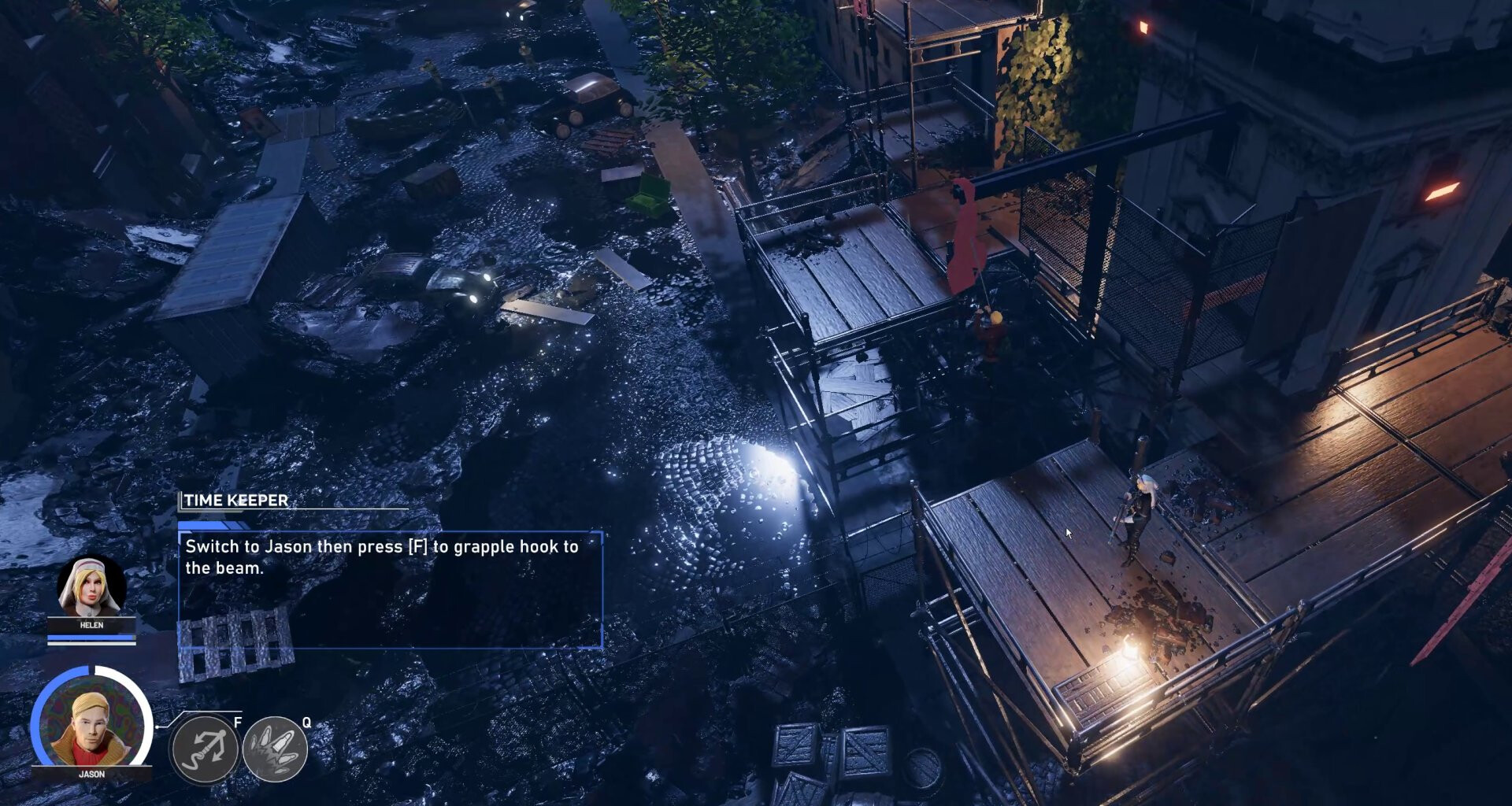Dismiss the TIME KEEPER tutorial dialog

point(391,590)
